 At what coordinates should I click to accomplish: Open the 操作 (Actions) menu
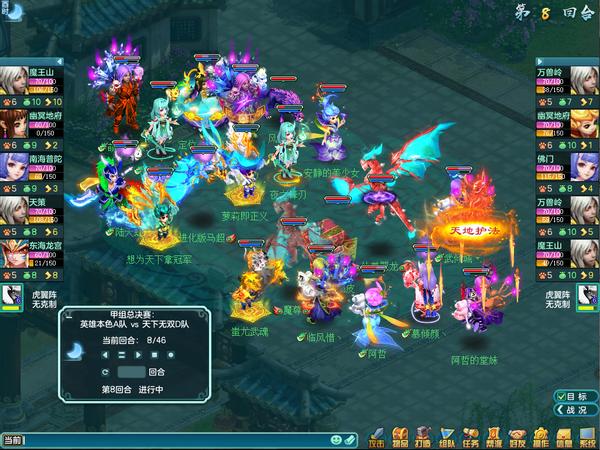pos(540,438)
